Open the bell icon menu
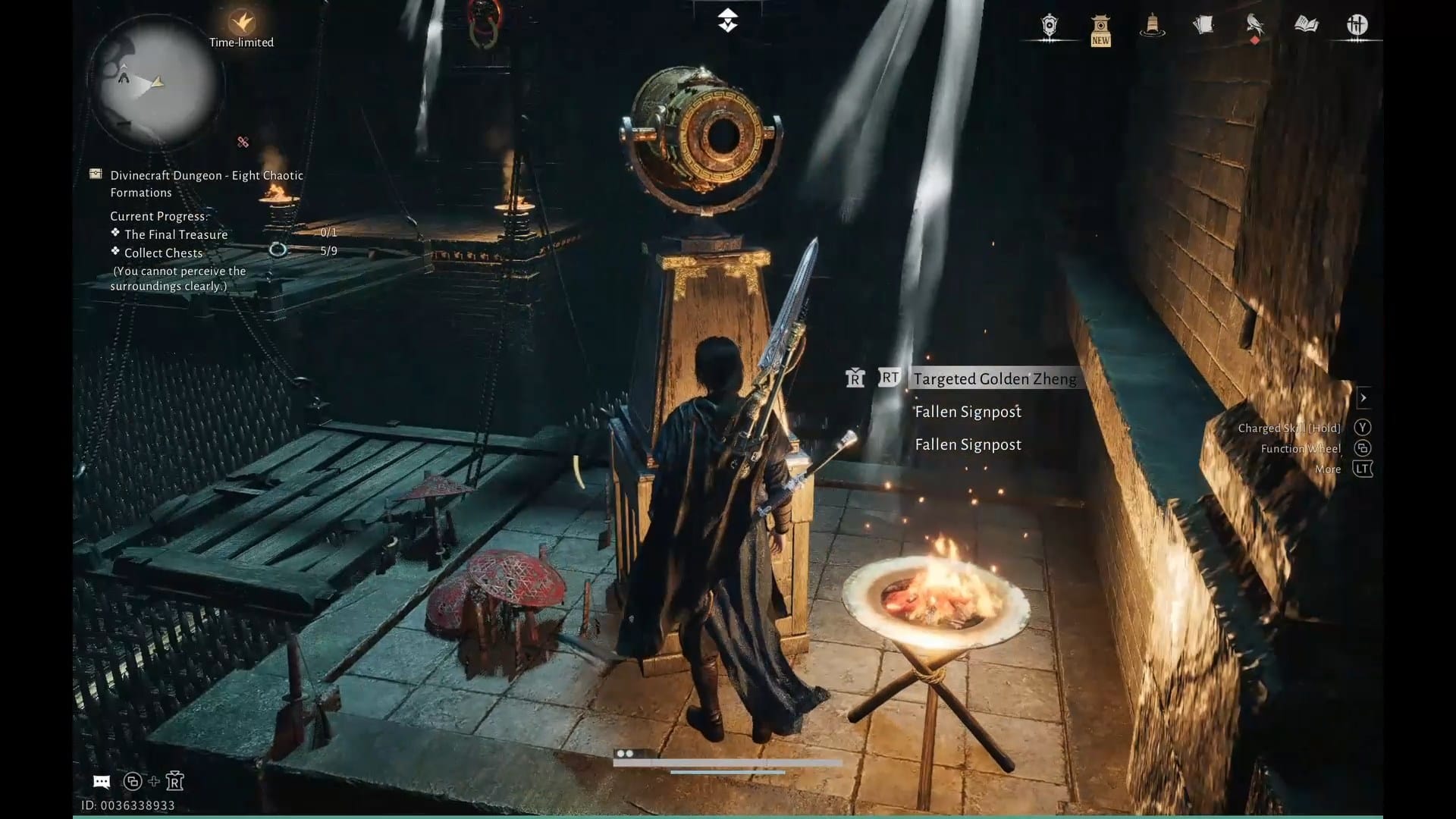This screenshot has width=1456, height=819. [x=1152, y=26]
